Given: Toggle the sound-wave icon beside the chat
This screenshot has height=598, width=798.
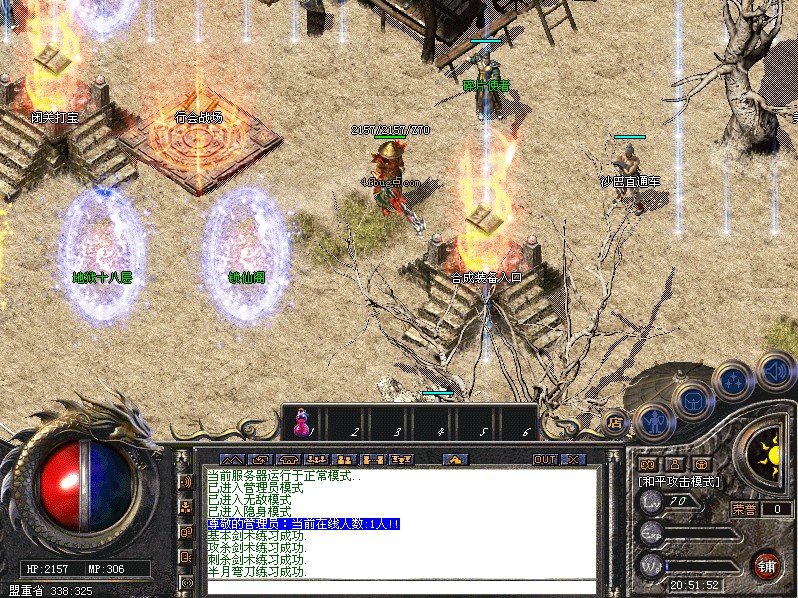Looking at the screenshot, I should (185, 482).
